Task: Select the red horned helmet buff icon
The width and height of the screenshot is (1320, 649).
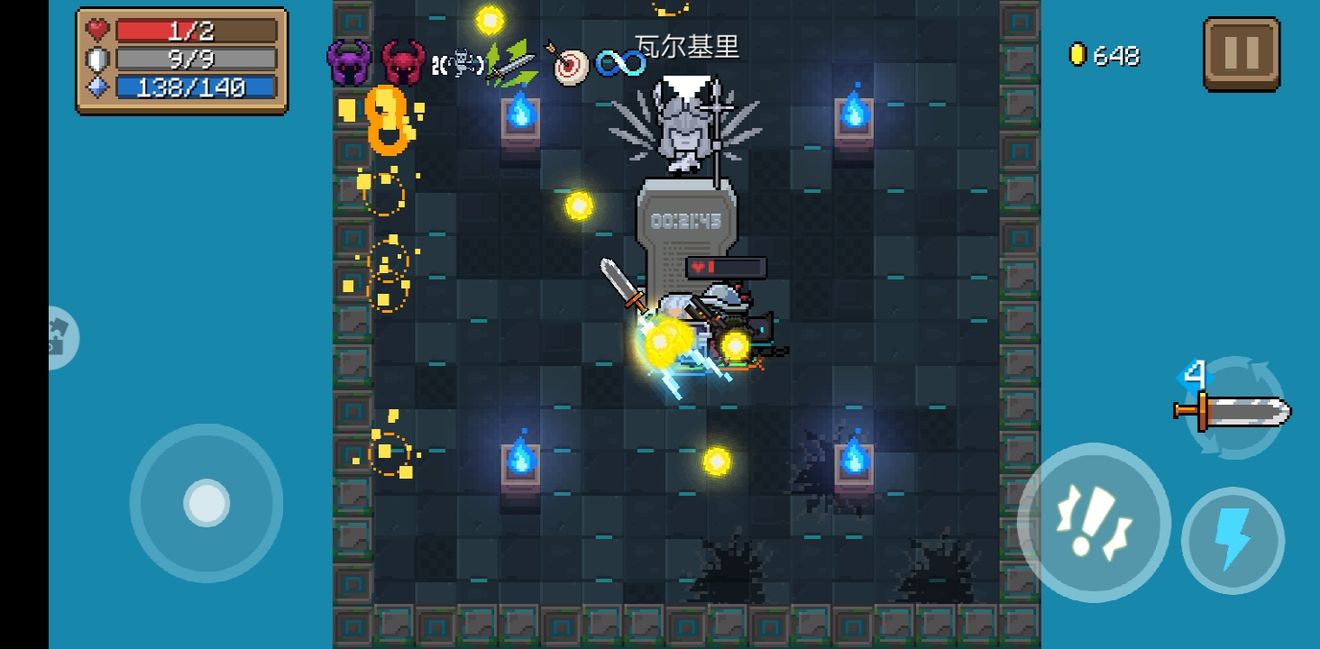Action: point(403,63)
